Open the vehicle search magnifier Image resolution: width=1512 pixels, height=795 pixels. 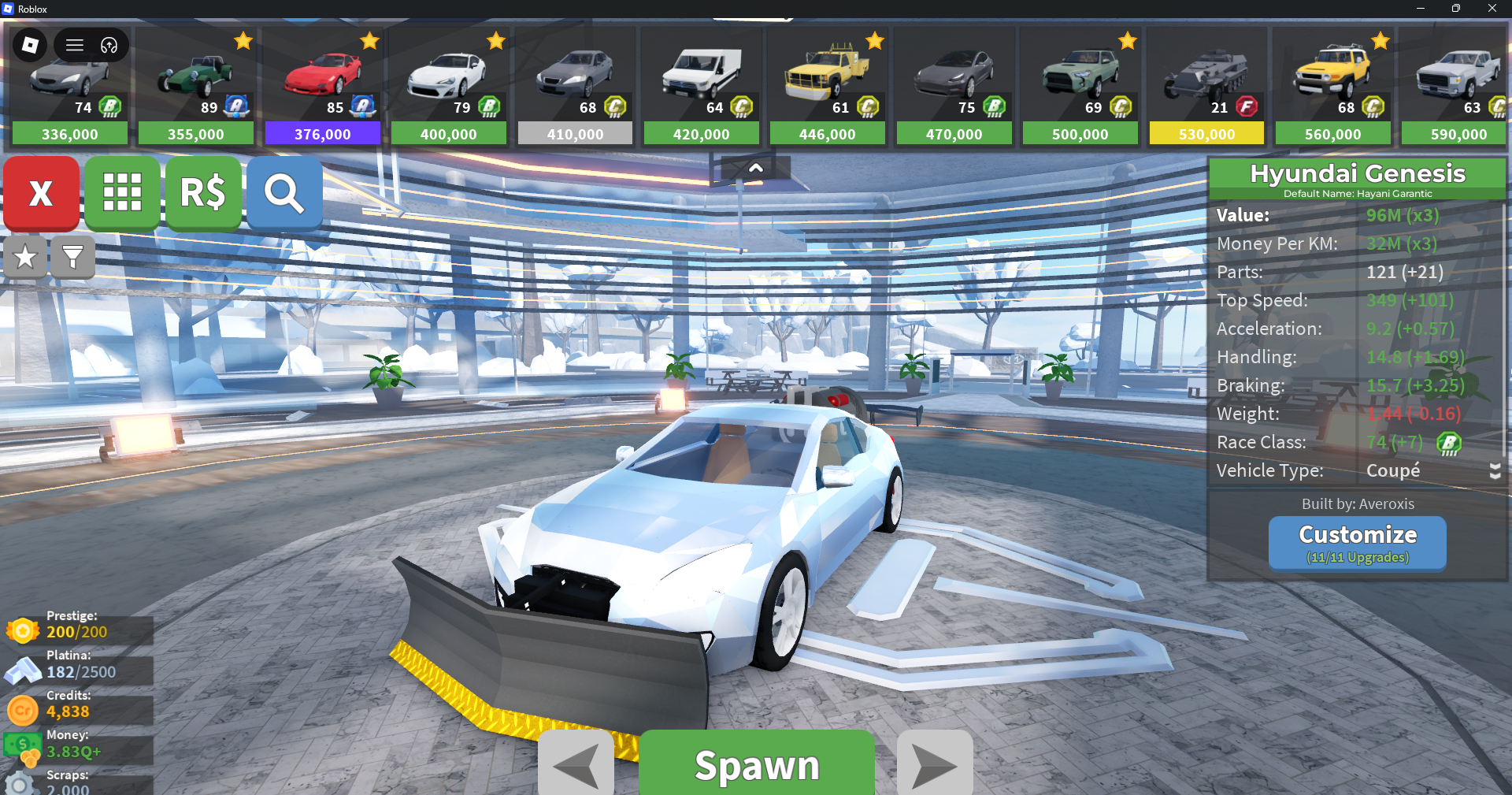(x=284, y=193)
